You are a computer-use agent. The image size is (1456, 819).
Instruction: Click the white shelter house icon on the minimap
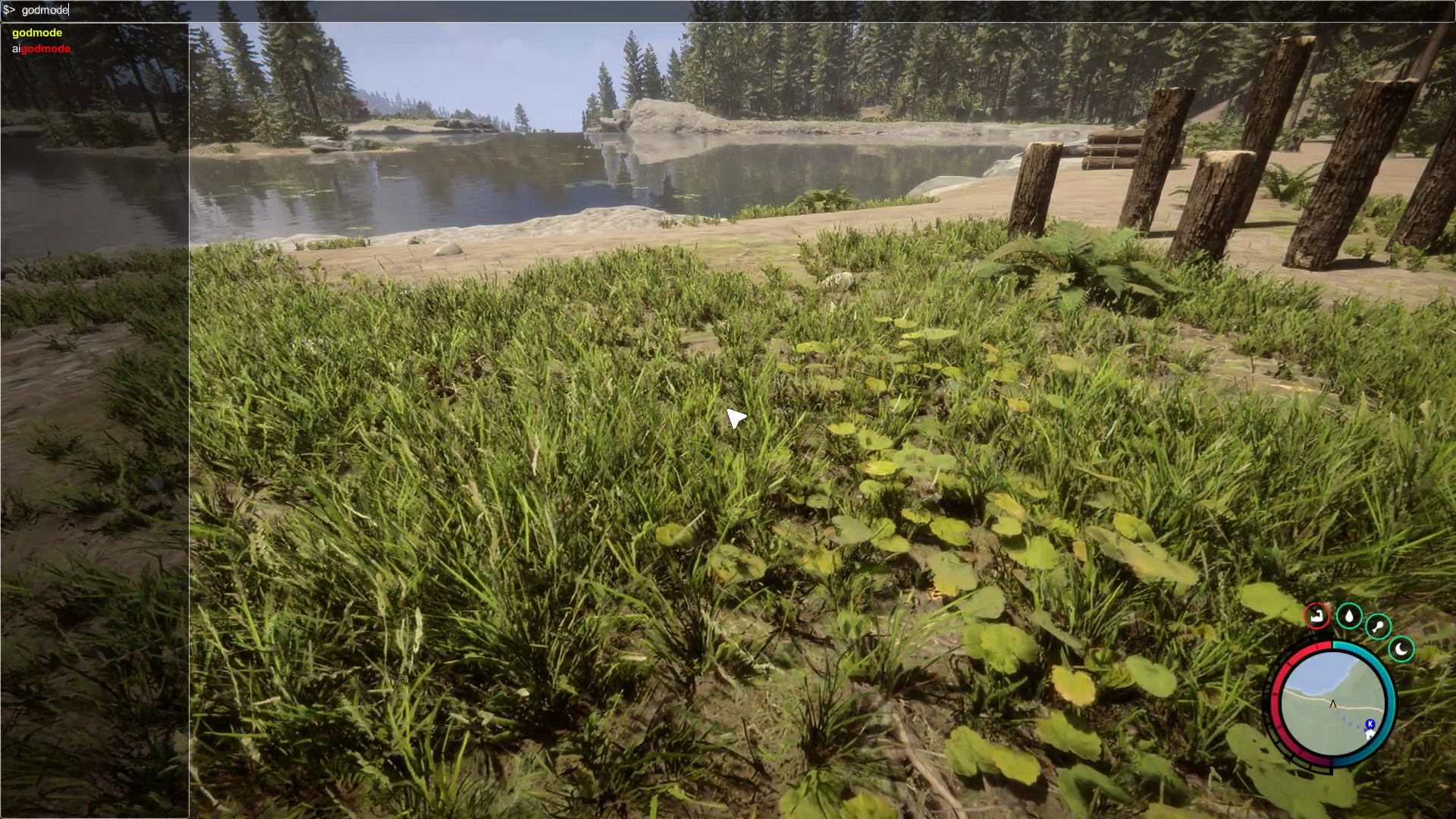(1370, 735)
